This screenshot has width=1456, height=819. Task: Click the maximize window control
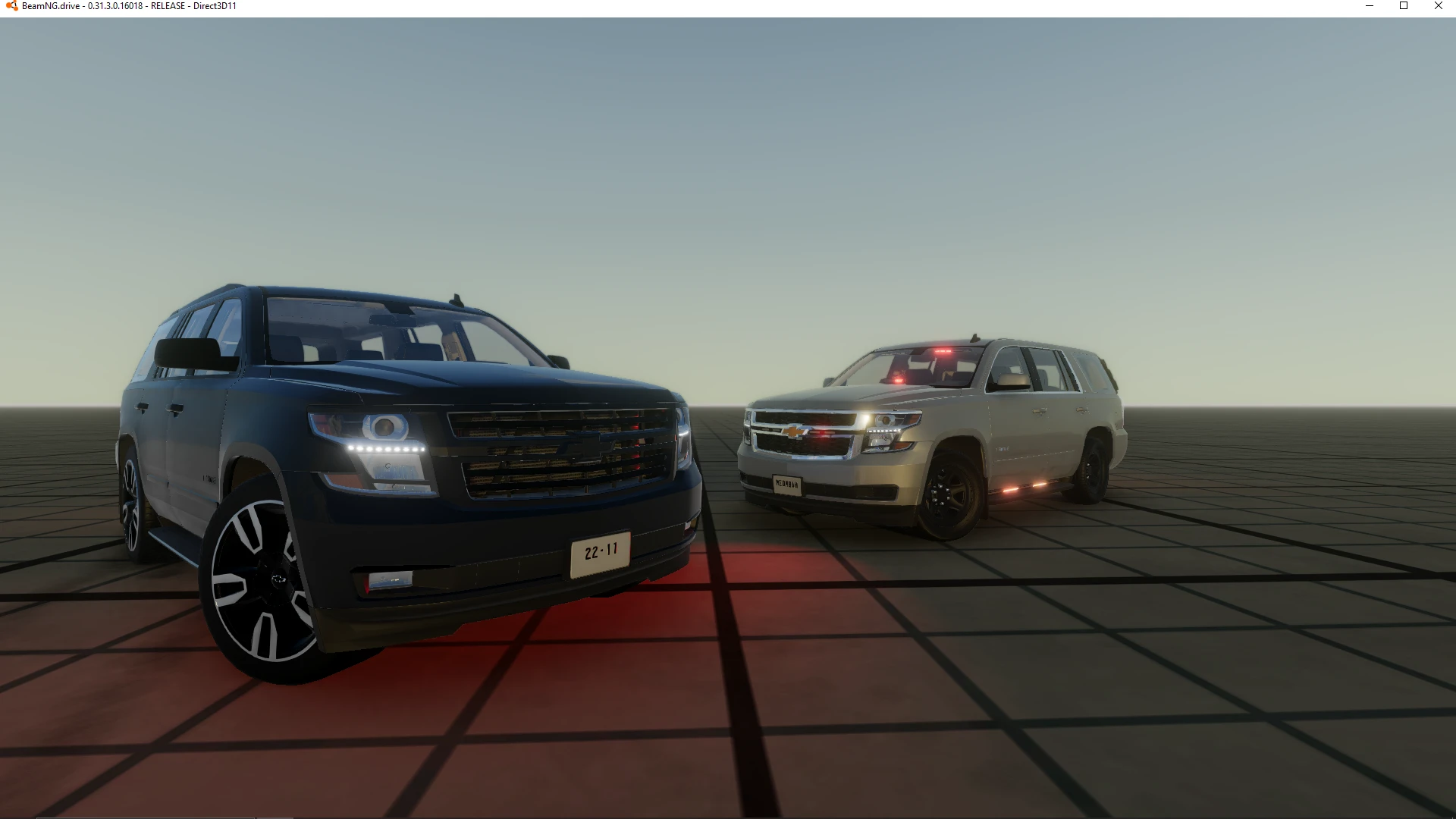pos(1404,6)
